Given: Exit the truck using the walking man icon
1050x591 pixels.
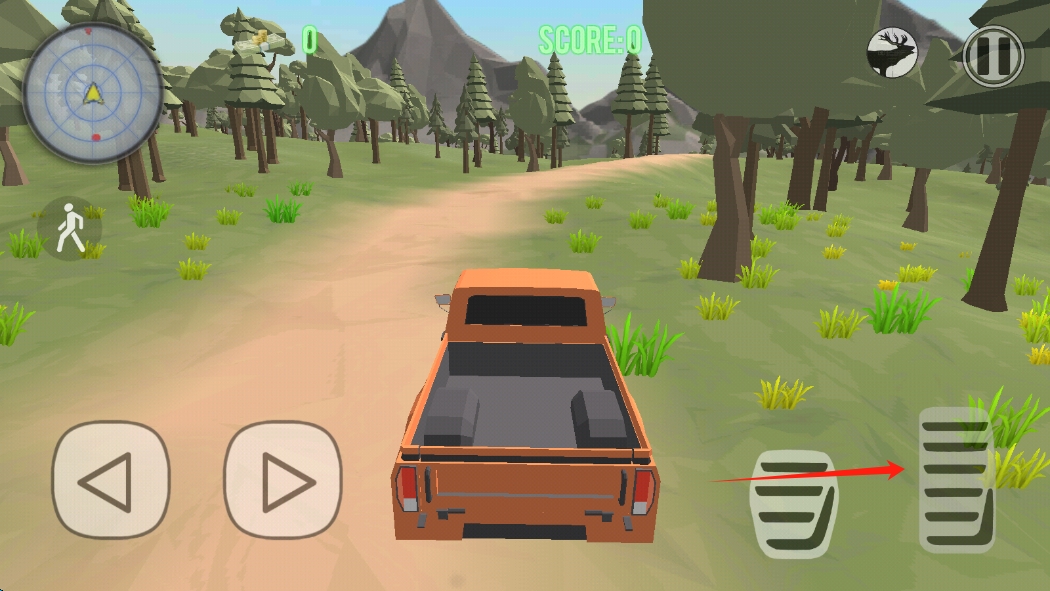Looking at the screenshot, I should 69,228.
